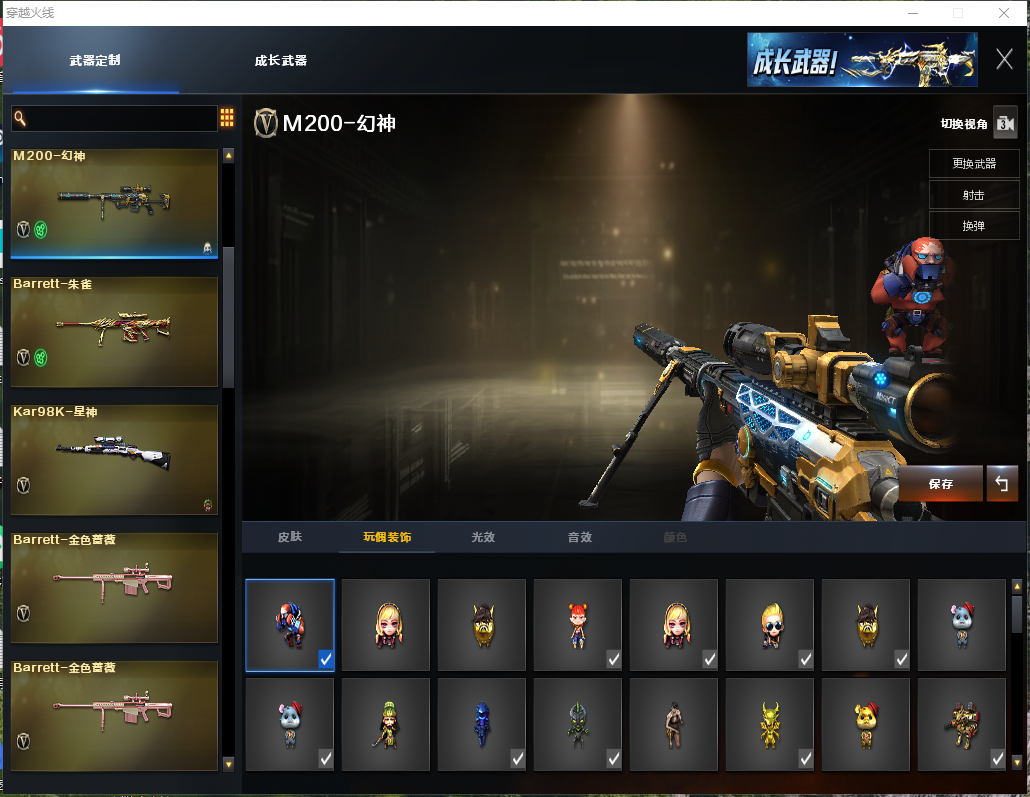The height and width of the screenshot is (797, 1030).
Task: Switch to the 成长武器 tab
Action: (280, 60)
